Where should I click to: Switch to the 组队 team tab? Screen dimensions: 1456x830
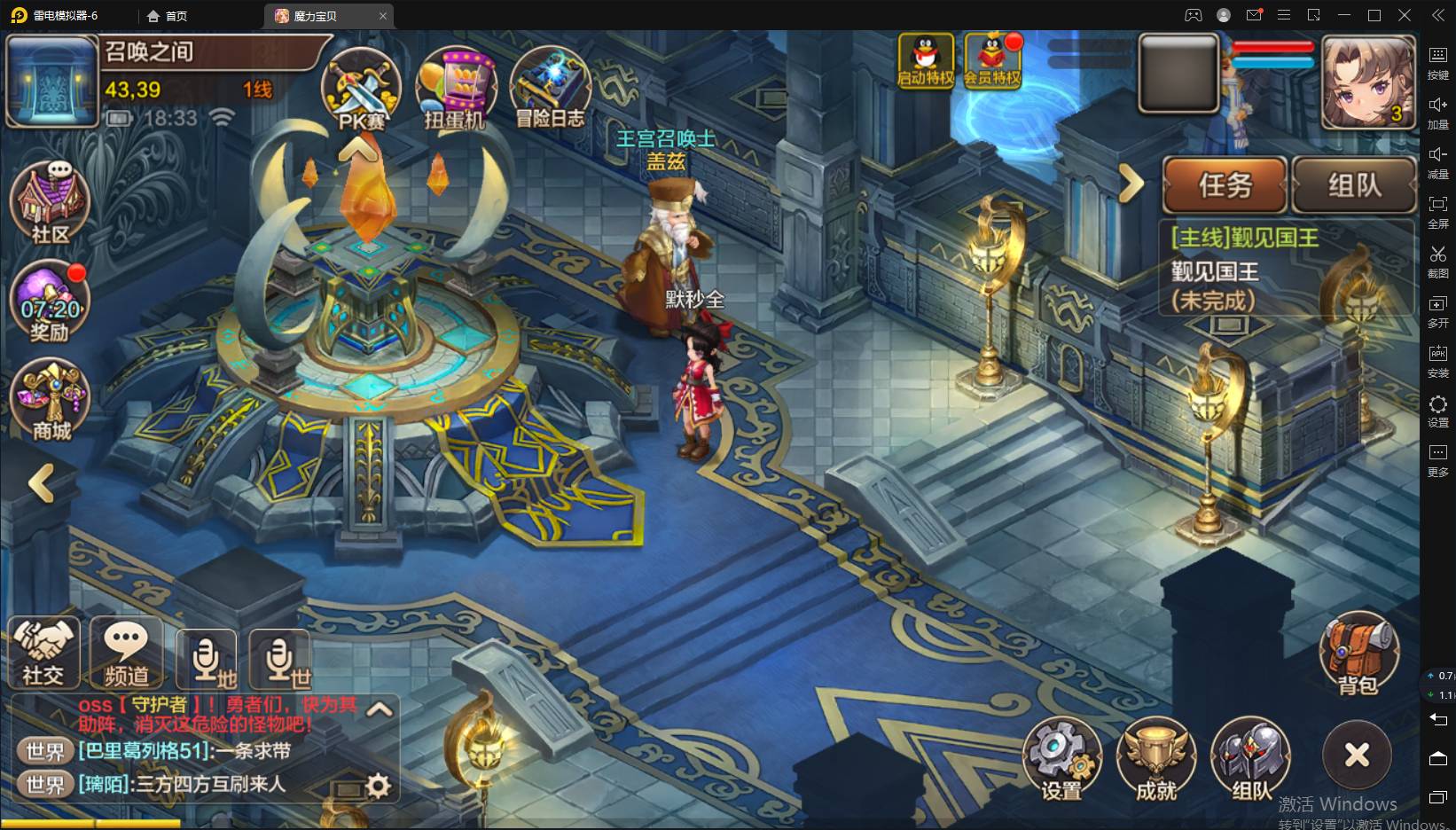click(x=1353, y=184)
